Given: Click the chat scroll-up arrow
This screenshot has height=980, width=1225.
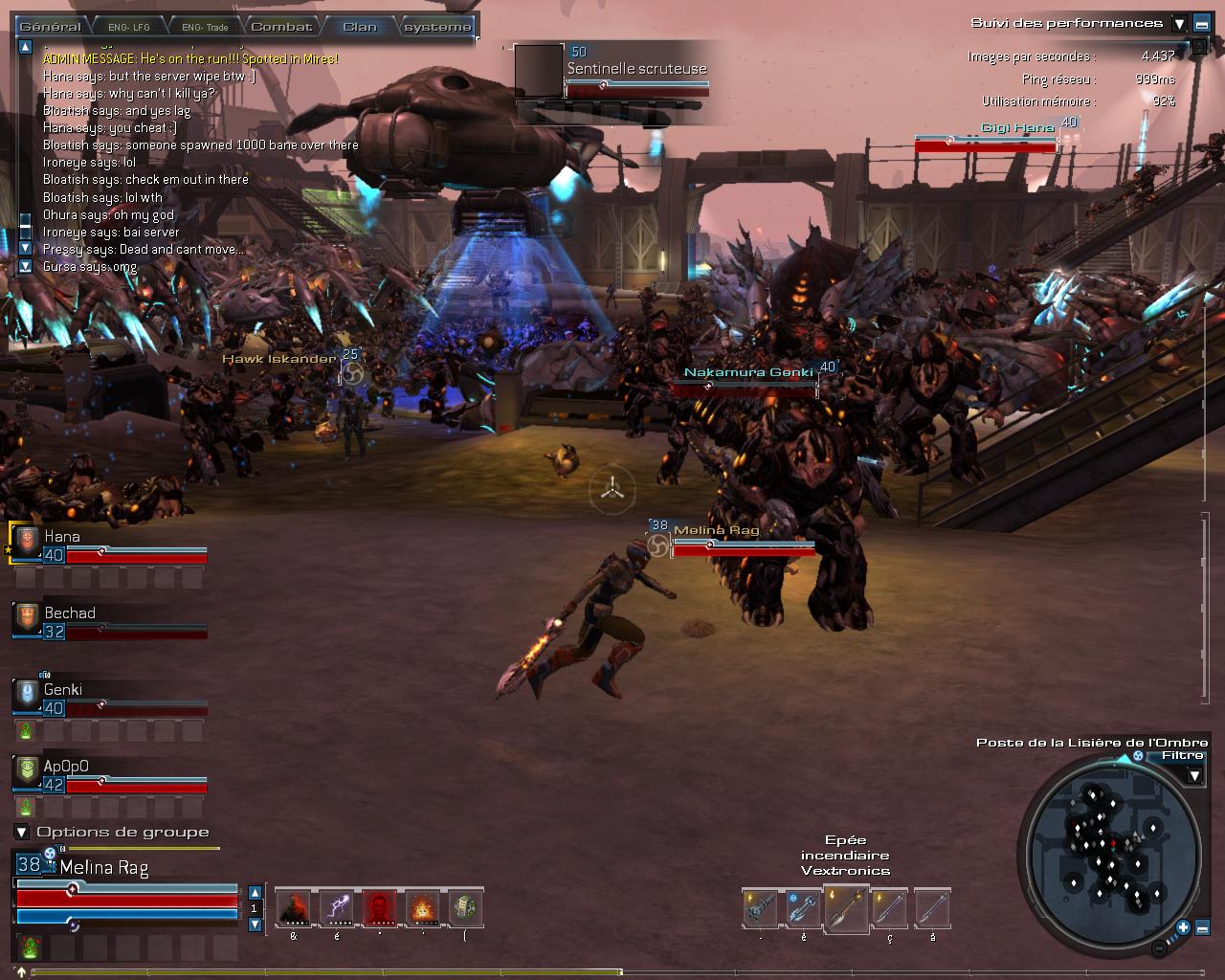Looking at the screenshot, I should (26, 46).
